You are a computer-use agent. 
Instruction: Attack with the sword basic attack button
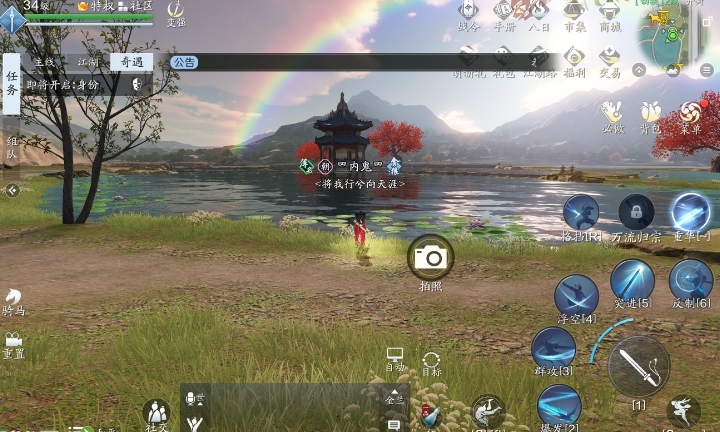[638, 365]
